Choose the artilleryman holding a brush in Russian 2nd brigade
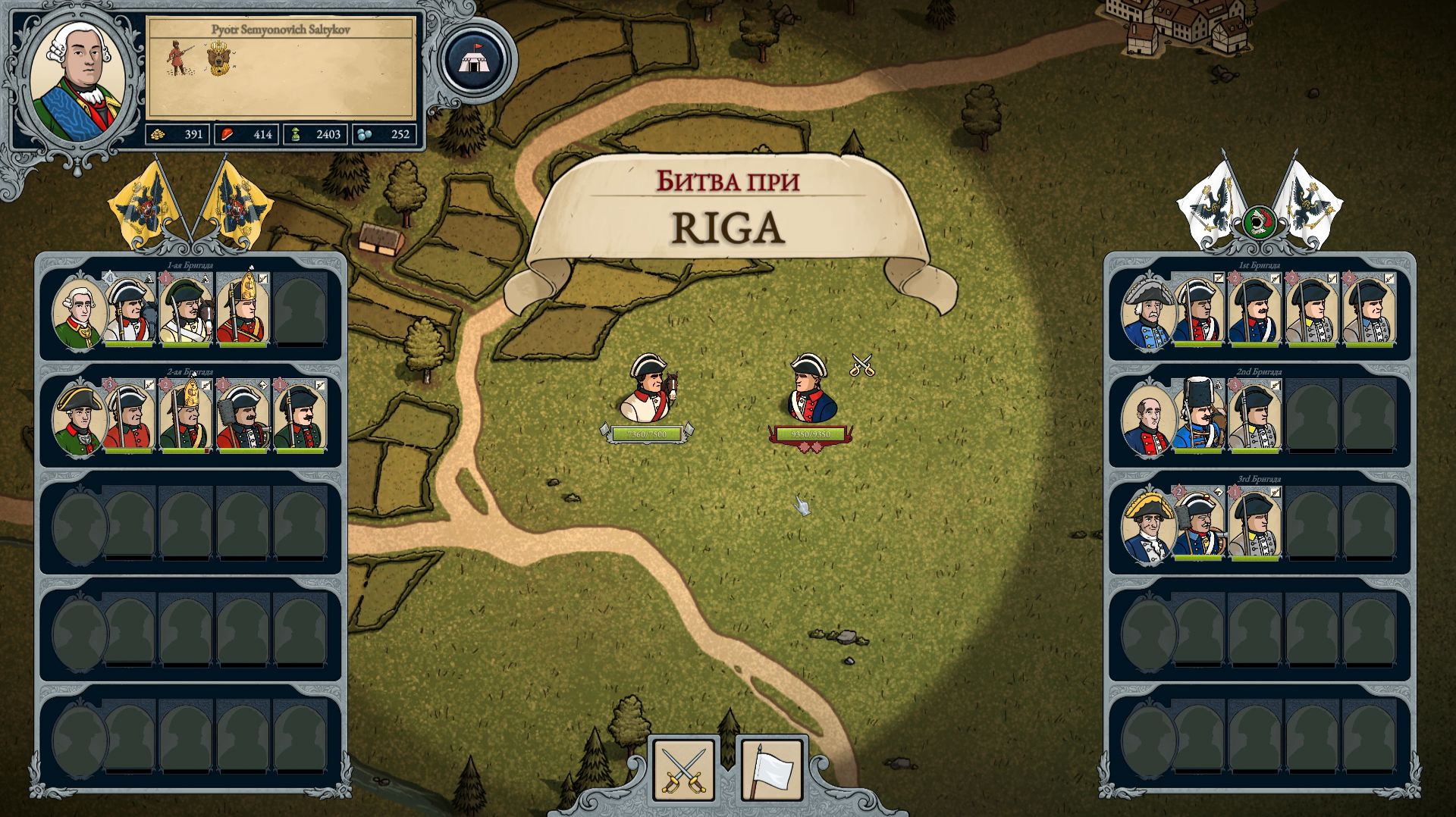Screen dimensions: 1456x817 pyautogui.click(x=243, y=418)
